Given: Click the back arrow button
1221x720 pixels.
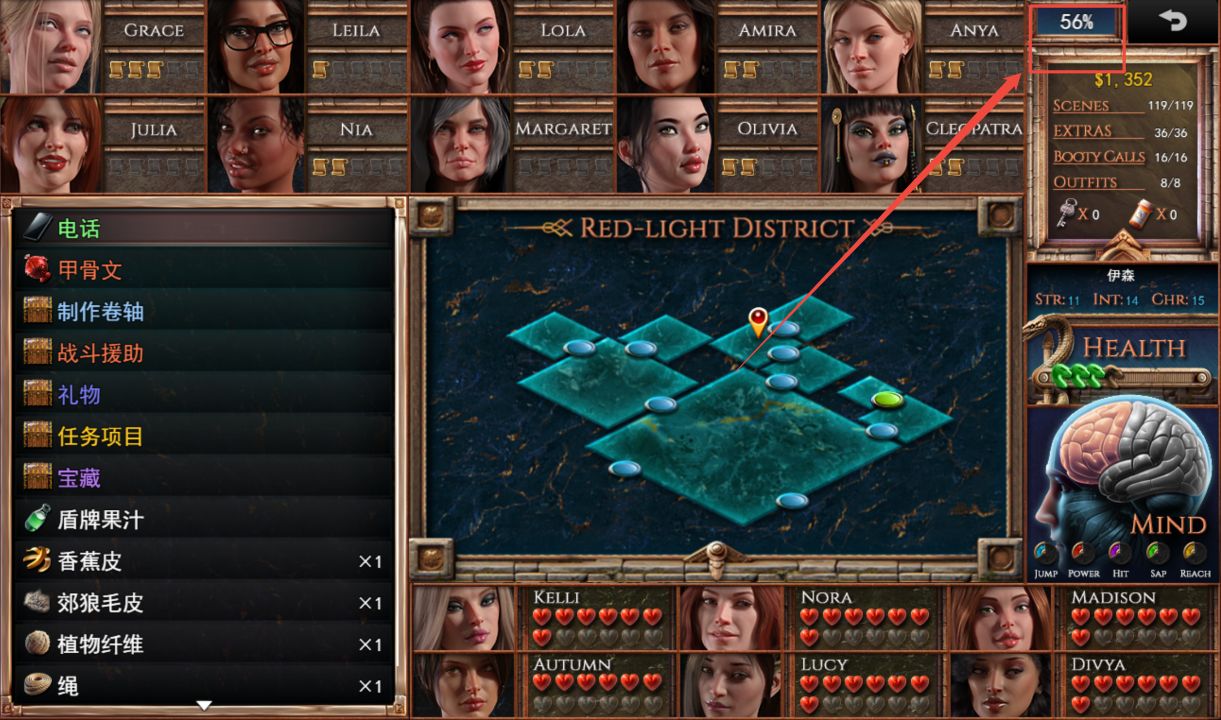Looking at the screenshot, I should coord(1172,21).
